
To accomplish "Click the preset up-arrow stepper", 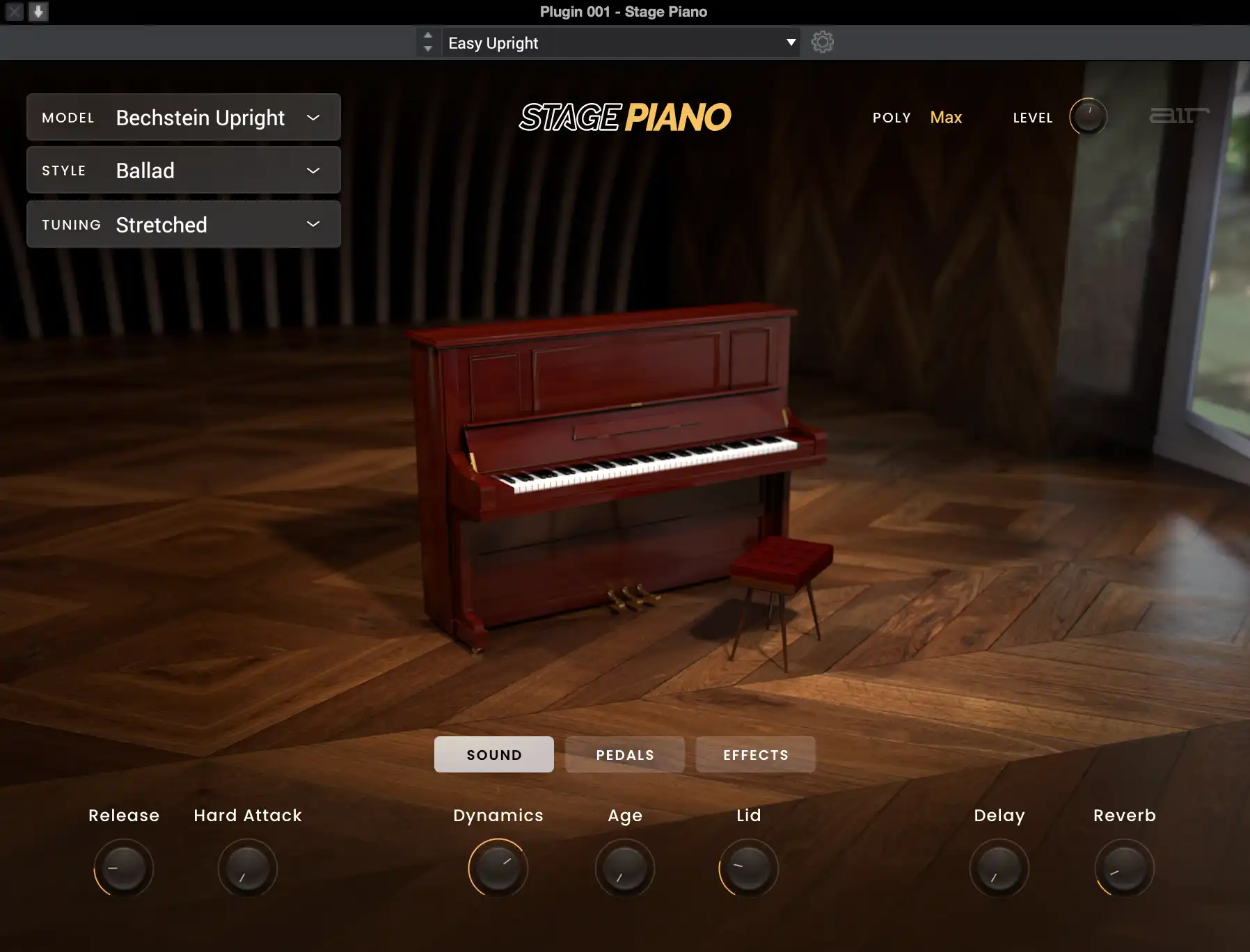I will pyautogui.click(x=427, y=35).
